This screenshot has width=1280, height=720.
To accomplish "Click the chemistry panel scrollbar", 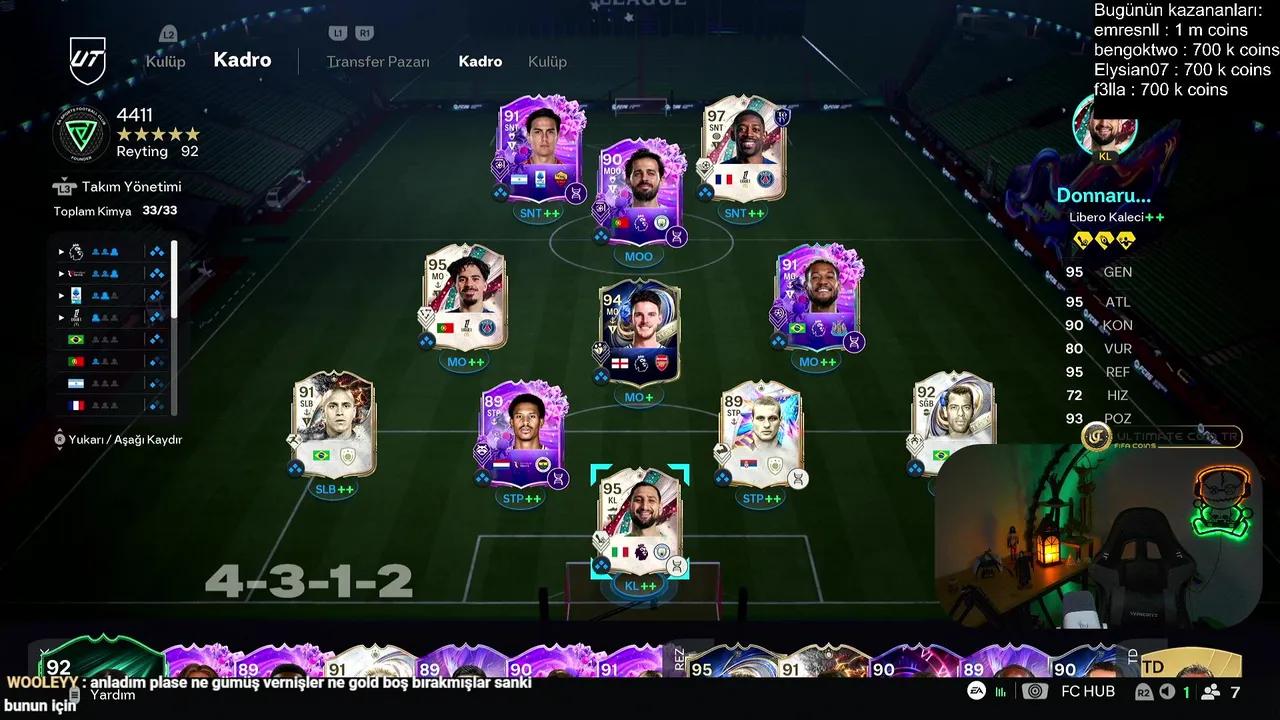I will pos(173,280).
